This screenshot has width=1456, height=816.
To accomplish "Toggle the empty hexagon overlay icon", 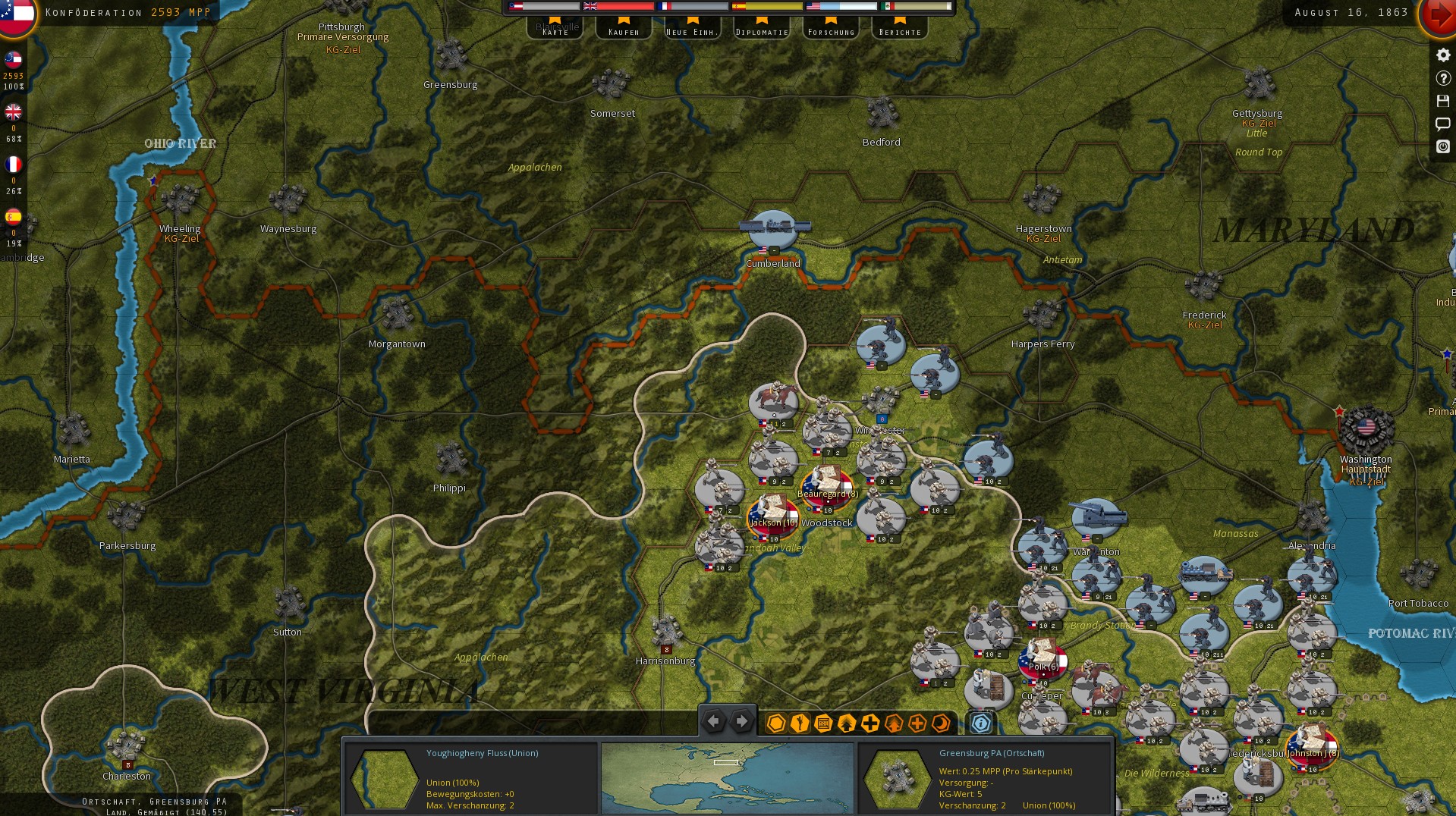I will [x=775, y=724].
